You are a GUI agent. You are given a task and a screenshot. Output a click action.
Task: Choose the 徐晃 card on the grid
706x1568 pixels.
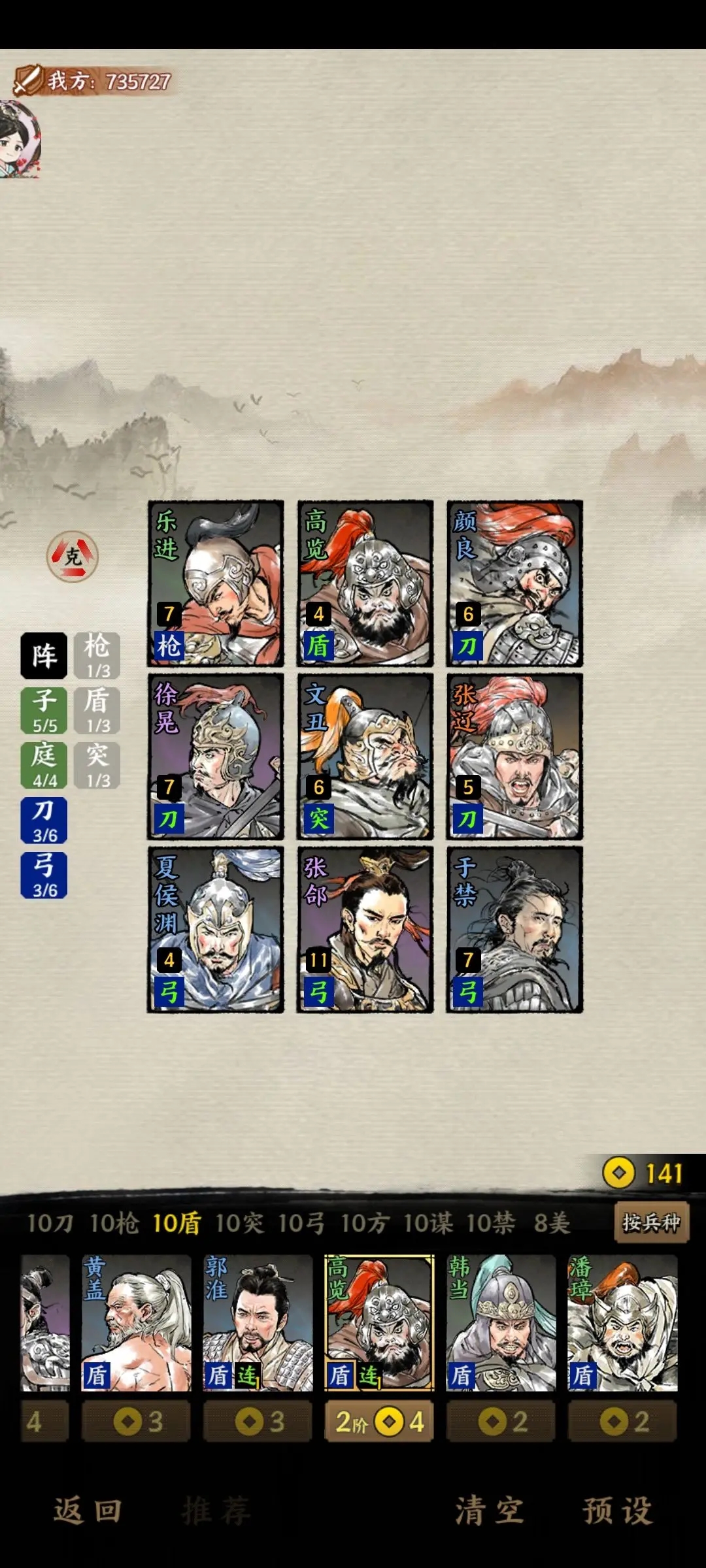coord(216,757)
